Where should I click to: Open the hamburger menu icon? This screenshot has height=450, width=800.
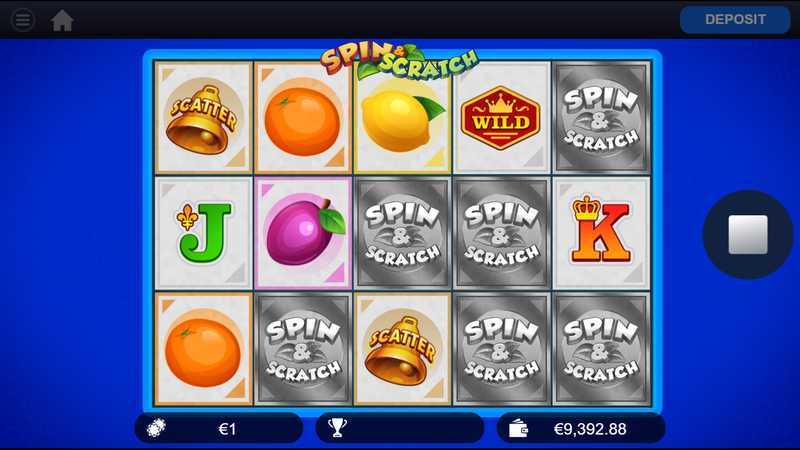[x=22, y=20]
